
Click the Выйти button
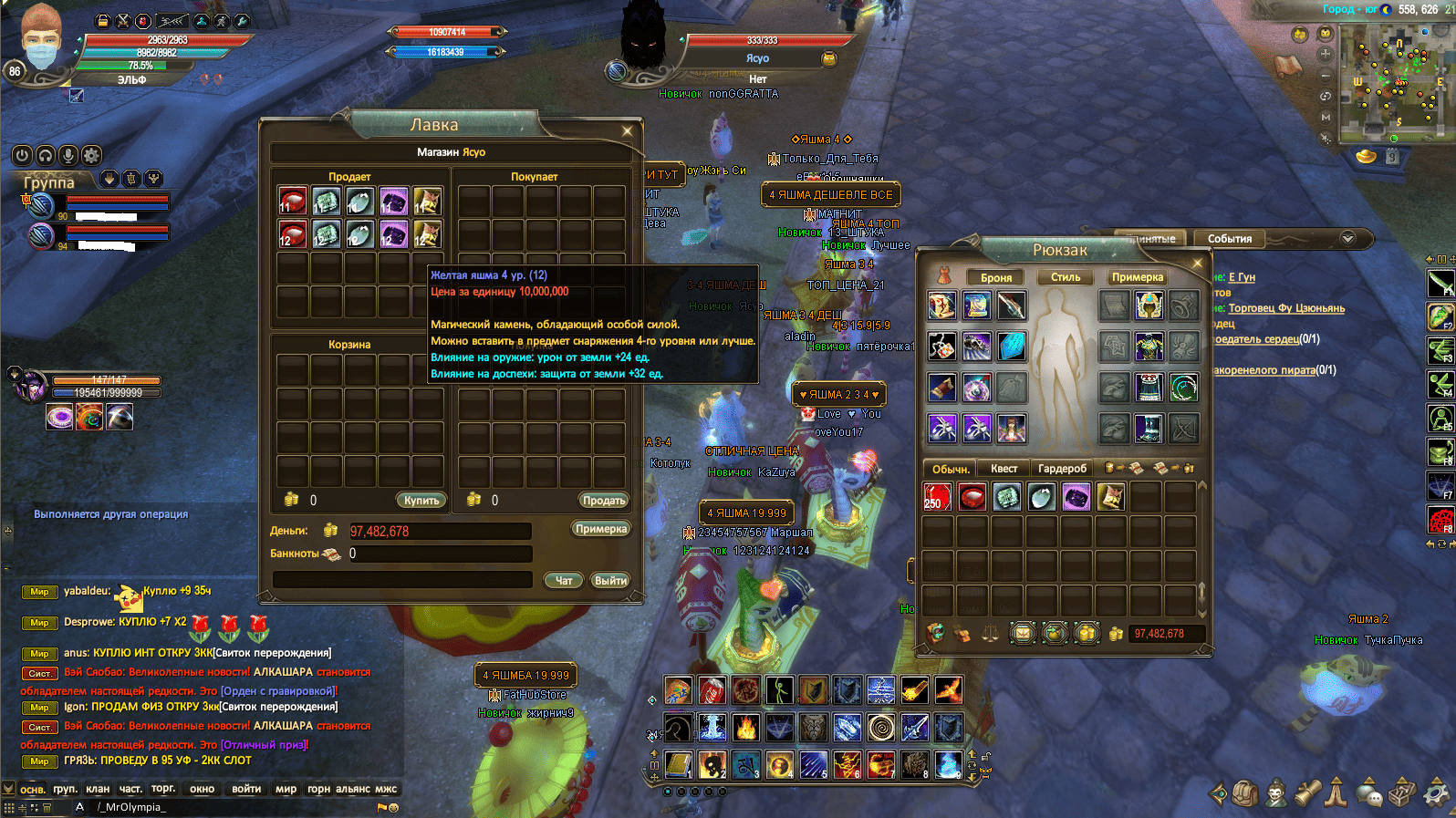point(610,580)
